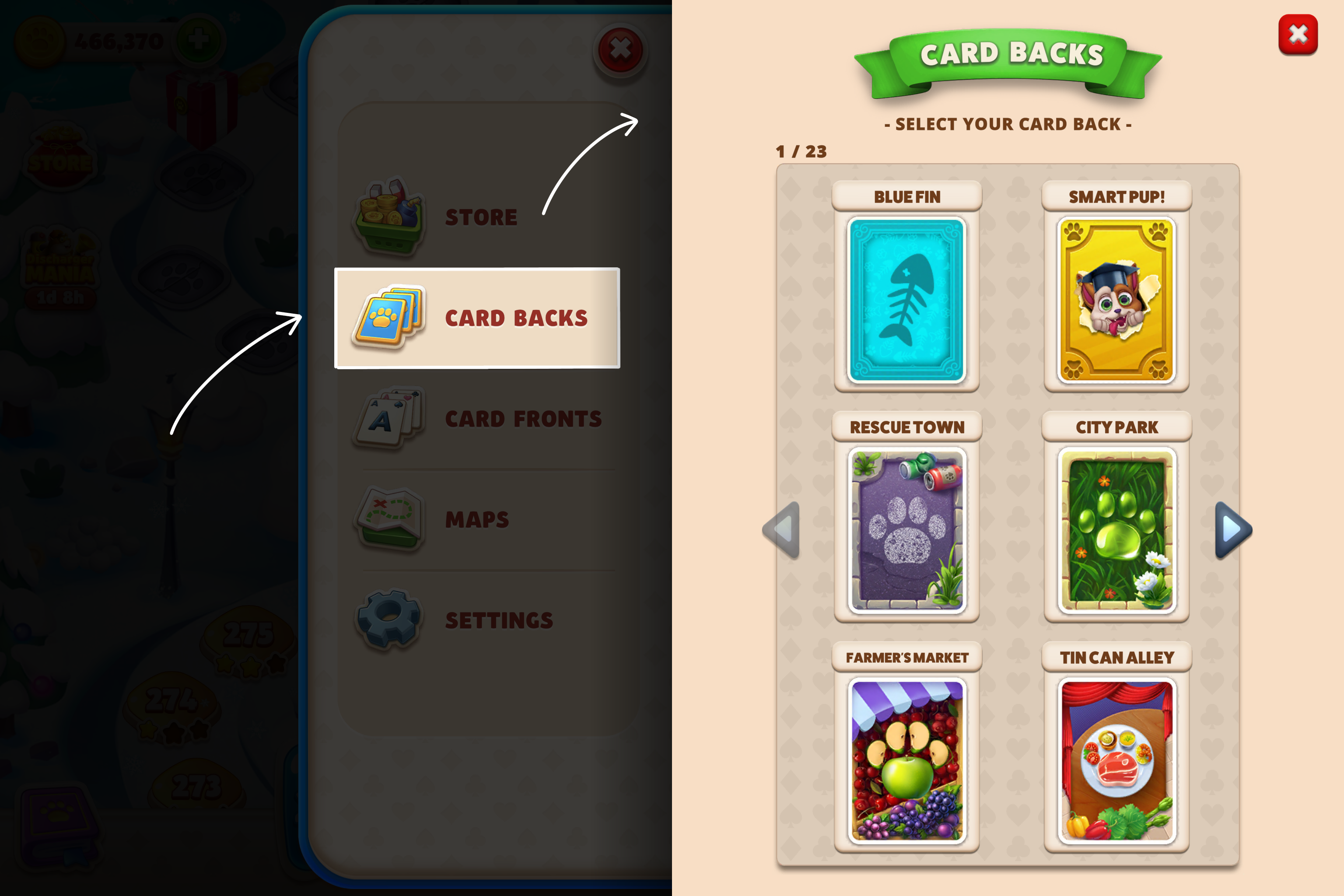
Task: Go back a page using the left arrow
Action: (x=780, y=530)
